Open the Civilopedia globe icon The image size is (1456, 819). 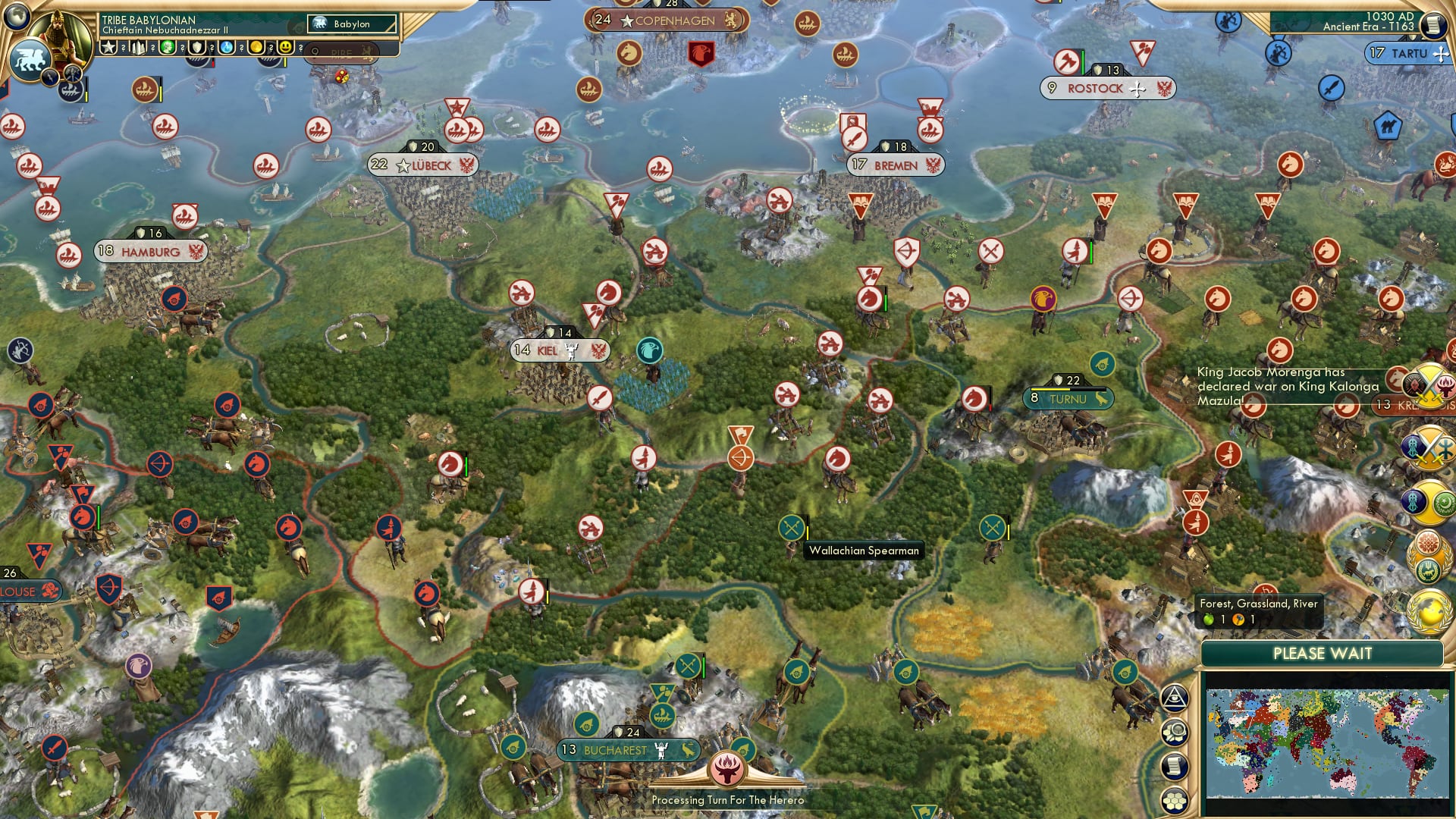tap(15, 17)
